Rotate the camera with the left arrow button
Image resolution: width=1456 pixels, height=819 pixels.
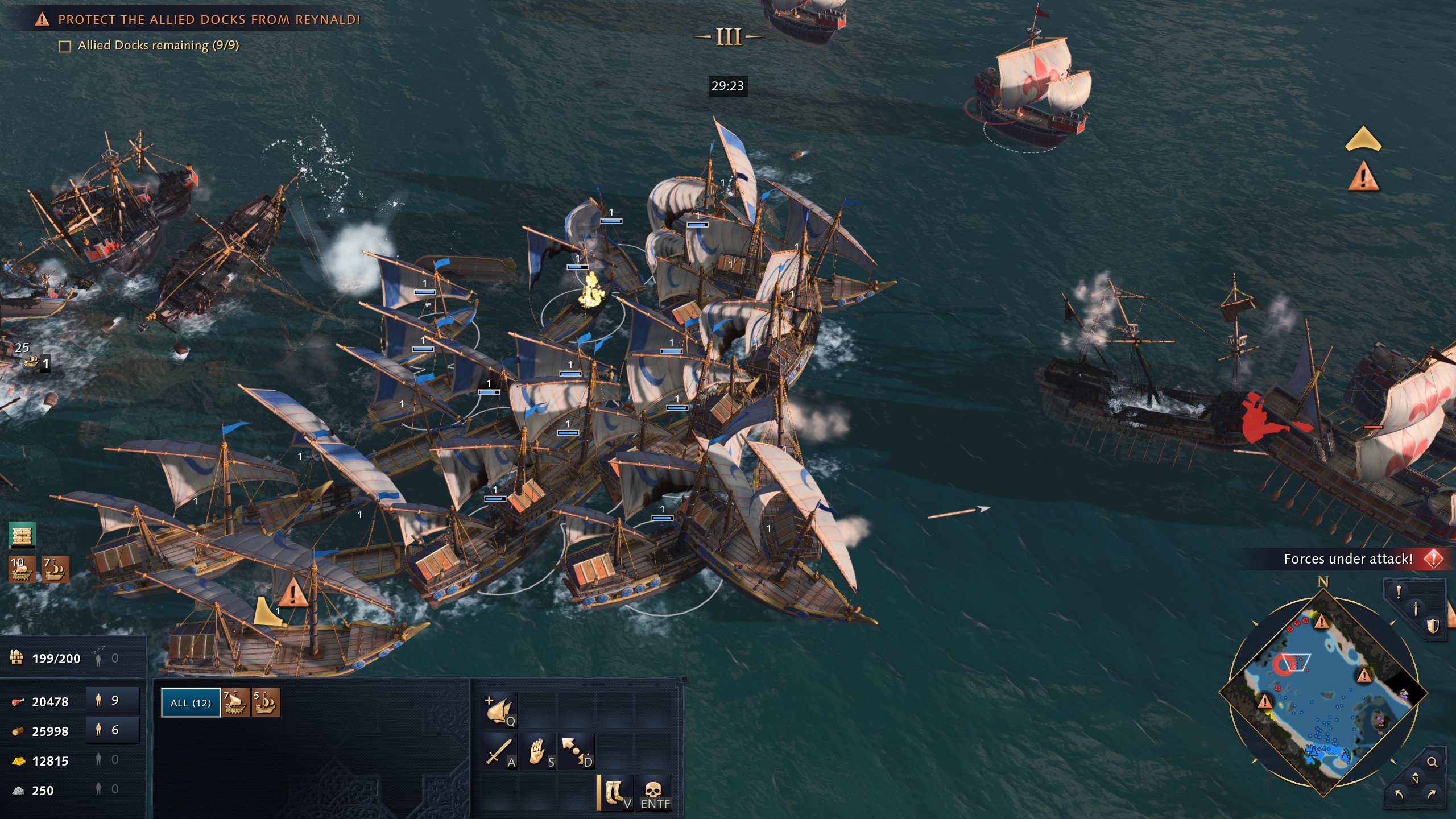tap(1399, 794)
